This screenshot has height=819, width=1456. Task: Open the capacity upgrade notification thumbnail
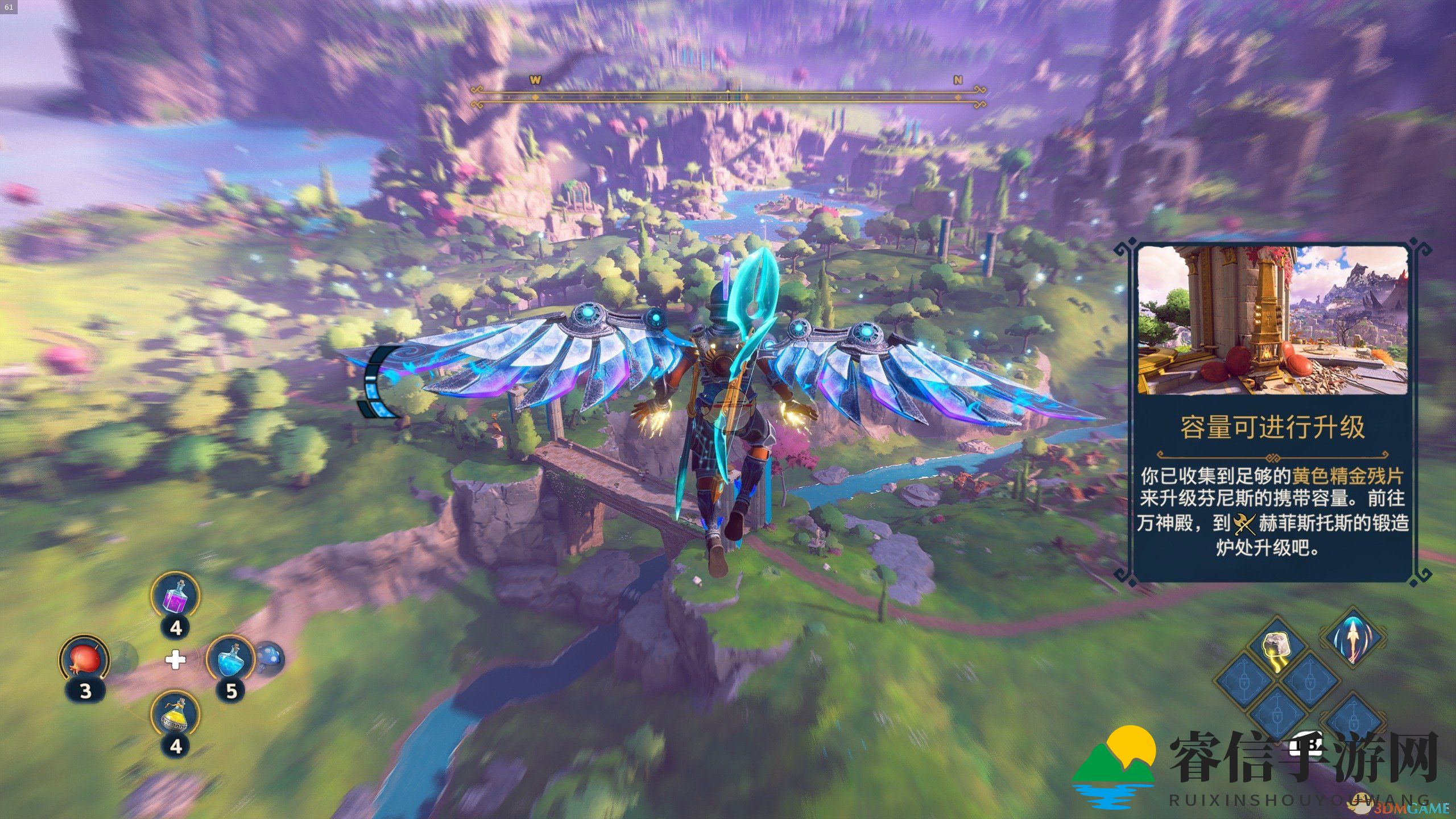(x=1273, y=321)
